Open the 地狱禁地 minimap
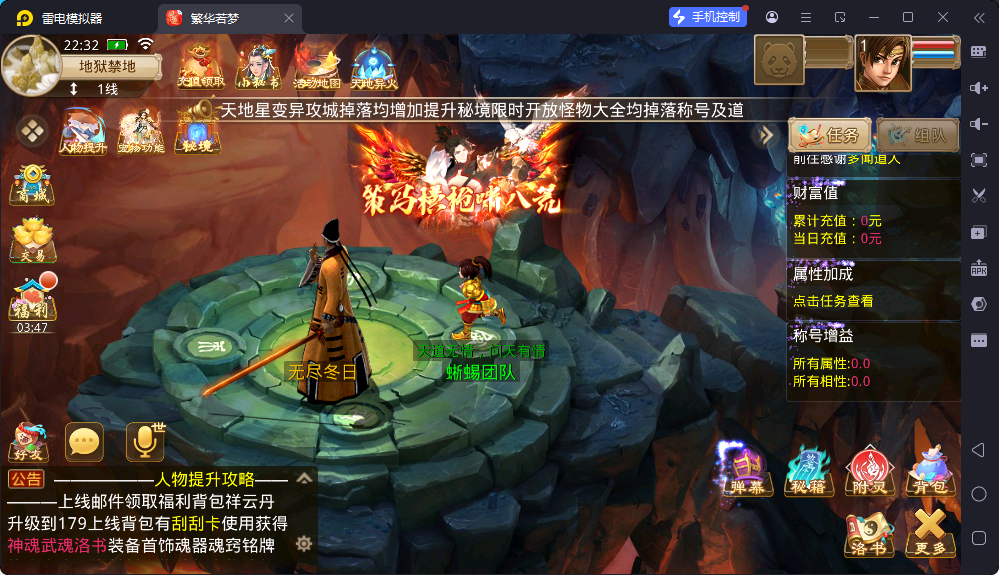 (30, 64)
